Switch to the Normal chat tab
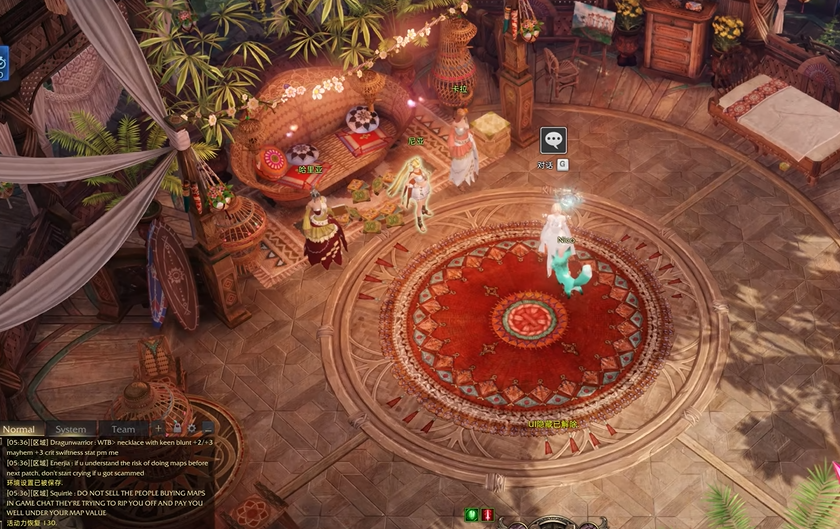The width and height of the screenshot is (840, 529). pyautogui.click(x=19, y=430)
